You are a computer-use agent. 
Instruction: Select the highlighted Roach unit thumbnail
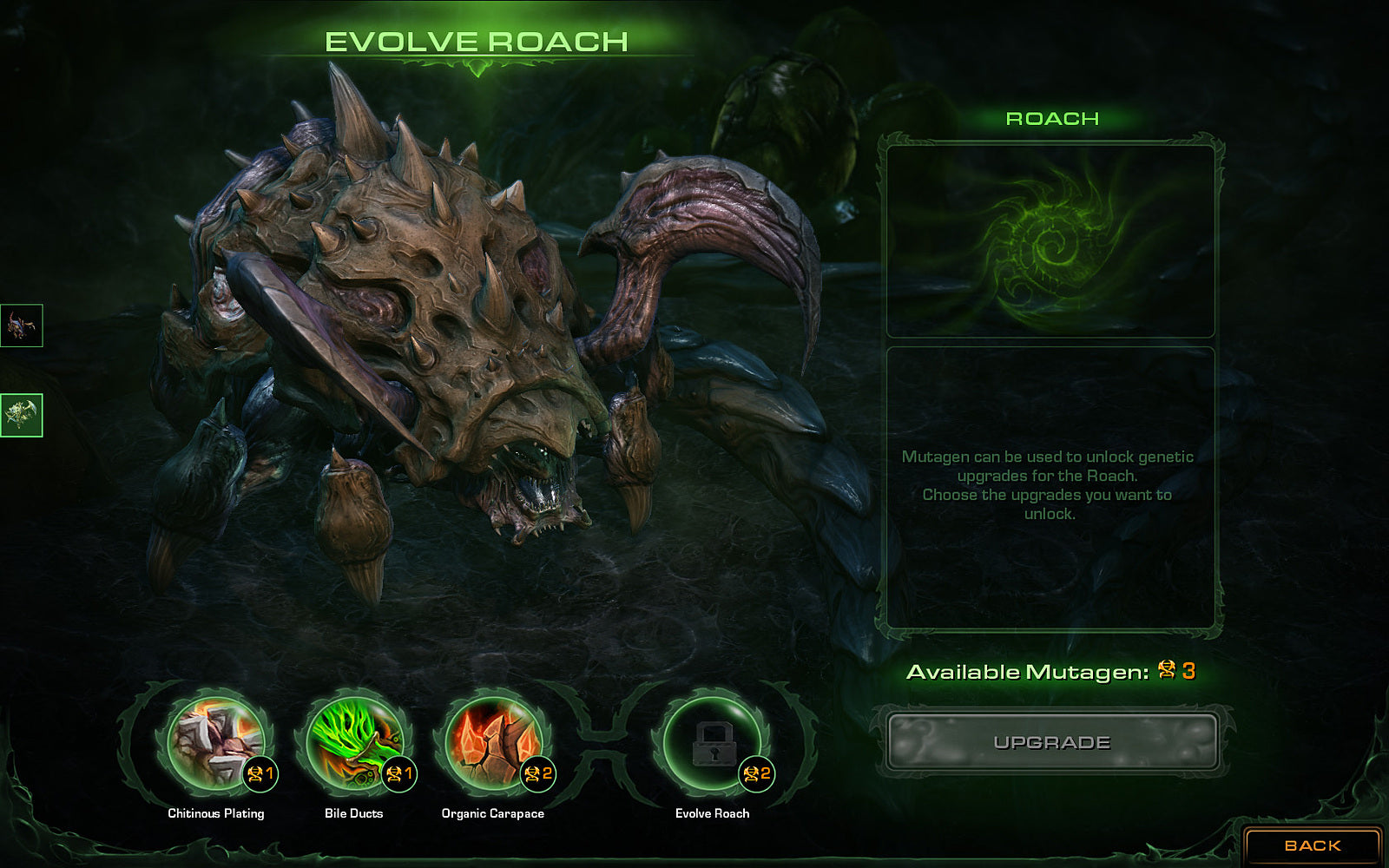tap(22, 415)
